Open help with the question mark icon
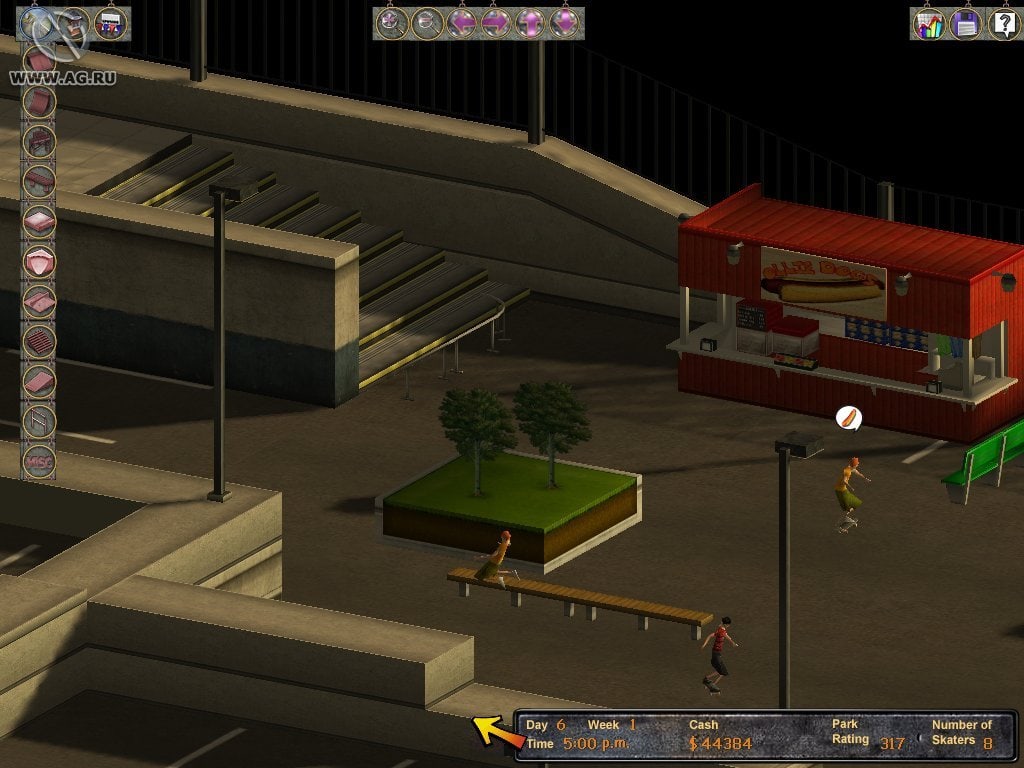1024x768 pixels. click(x=1003, y=23)
